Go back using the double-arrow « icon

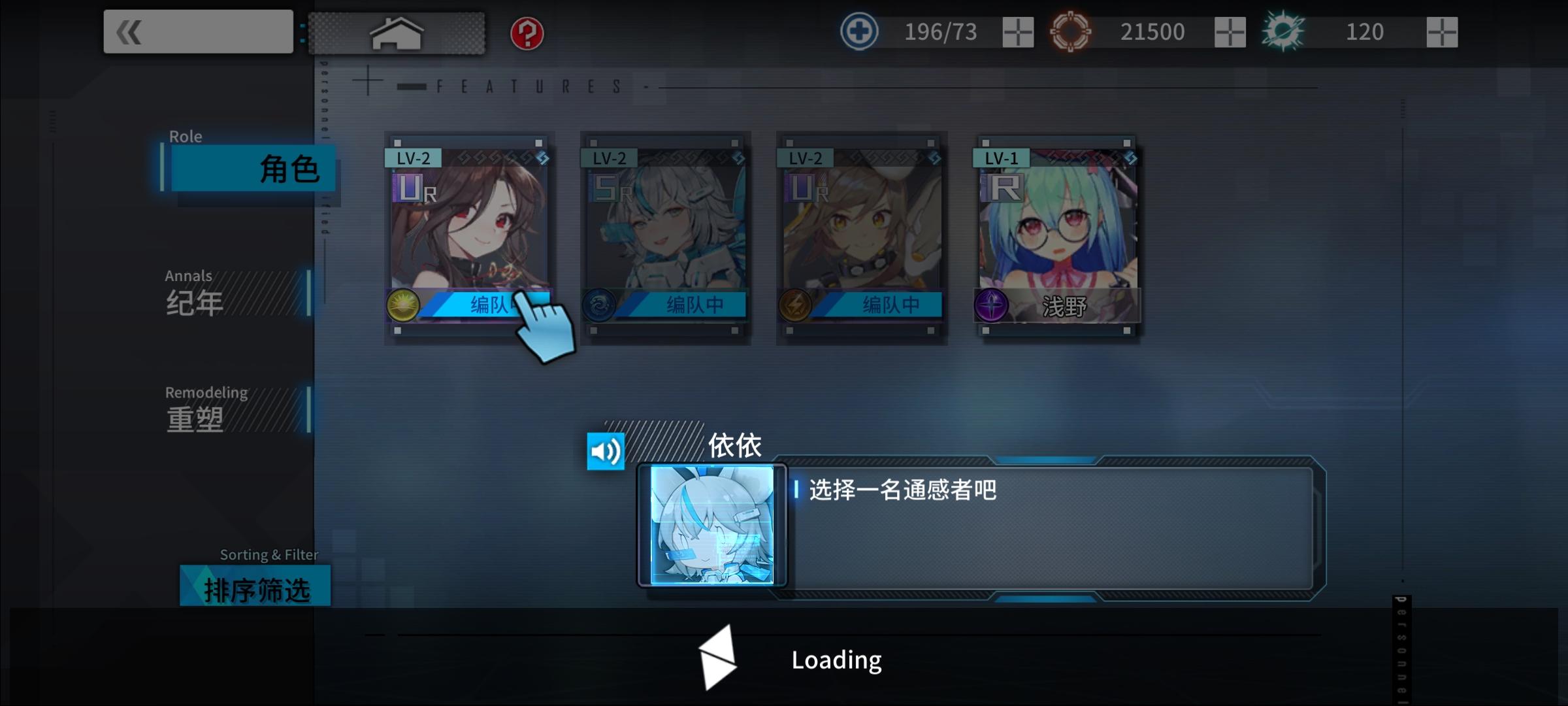click(128, 31)
